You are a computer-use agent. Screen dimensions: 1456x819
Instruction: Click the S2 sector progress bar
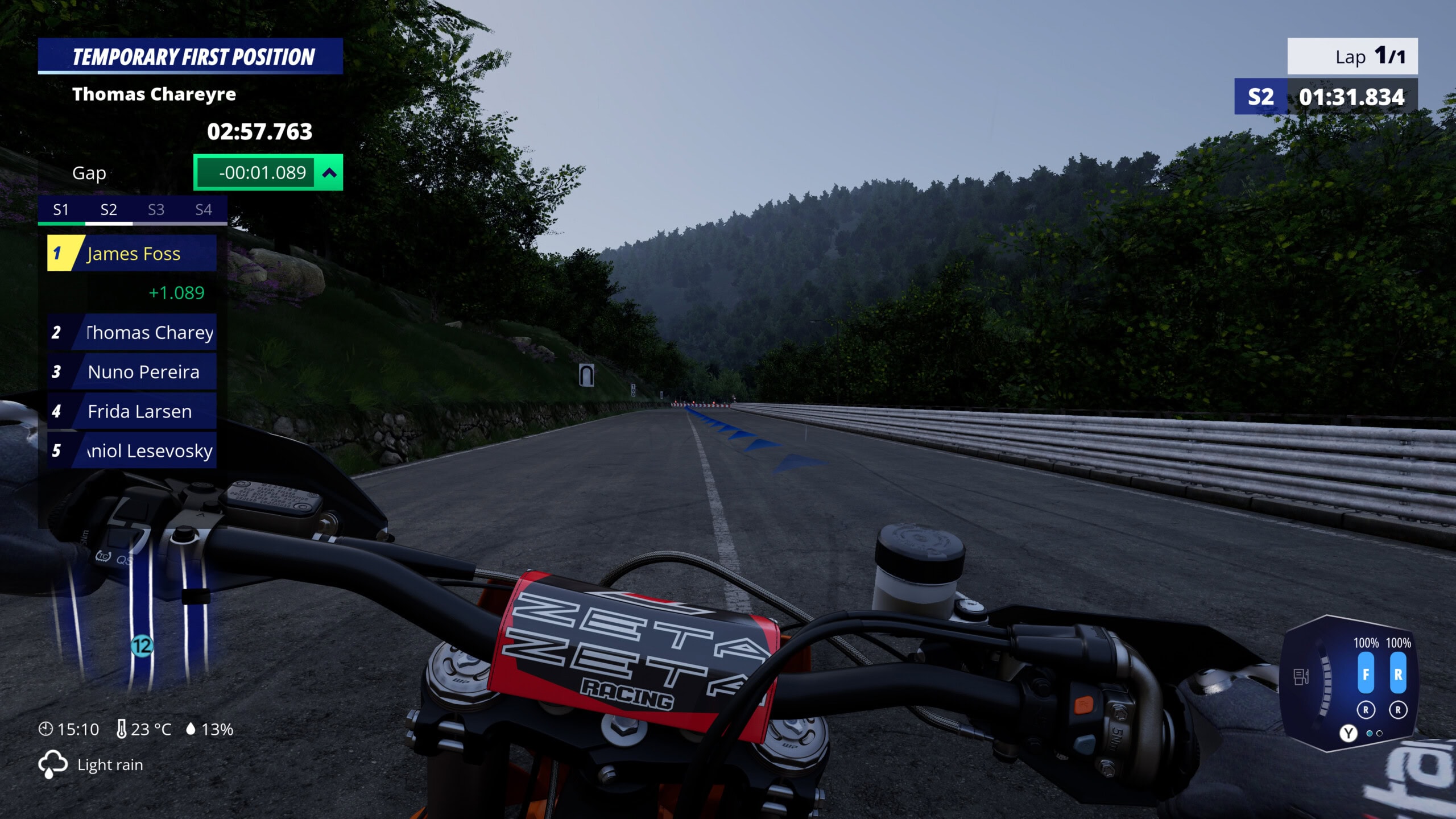[108, 224]
